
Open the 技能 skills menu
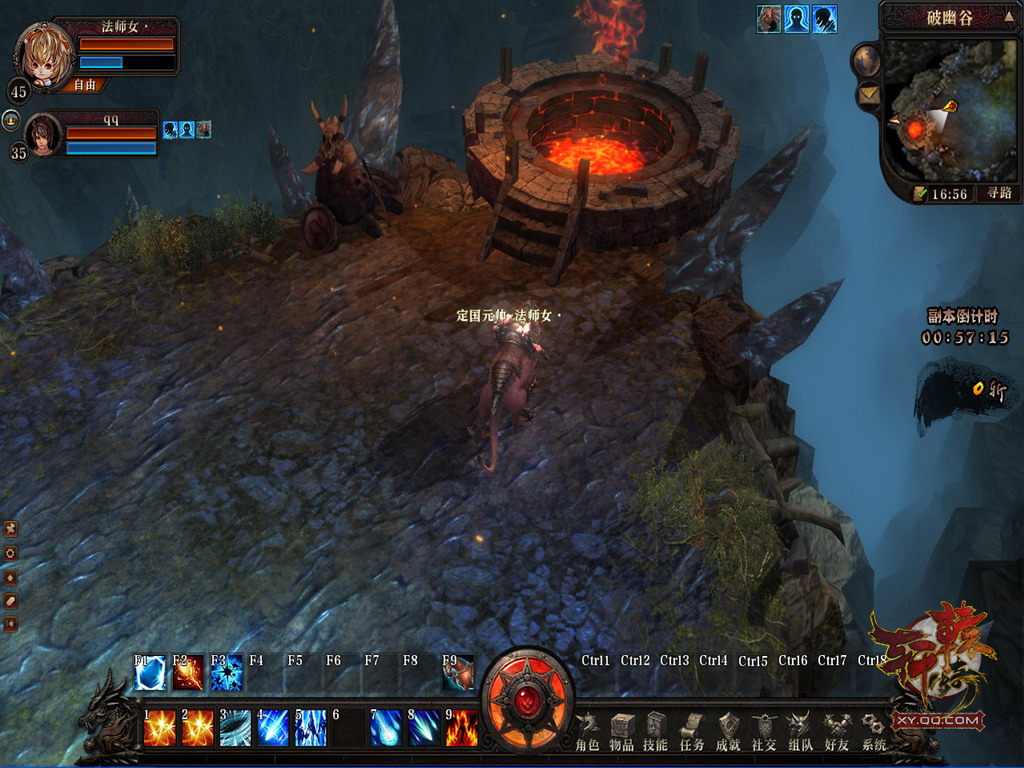point(656,731)
